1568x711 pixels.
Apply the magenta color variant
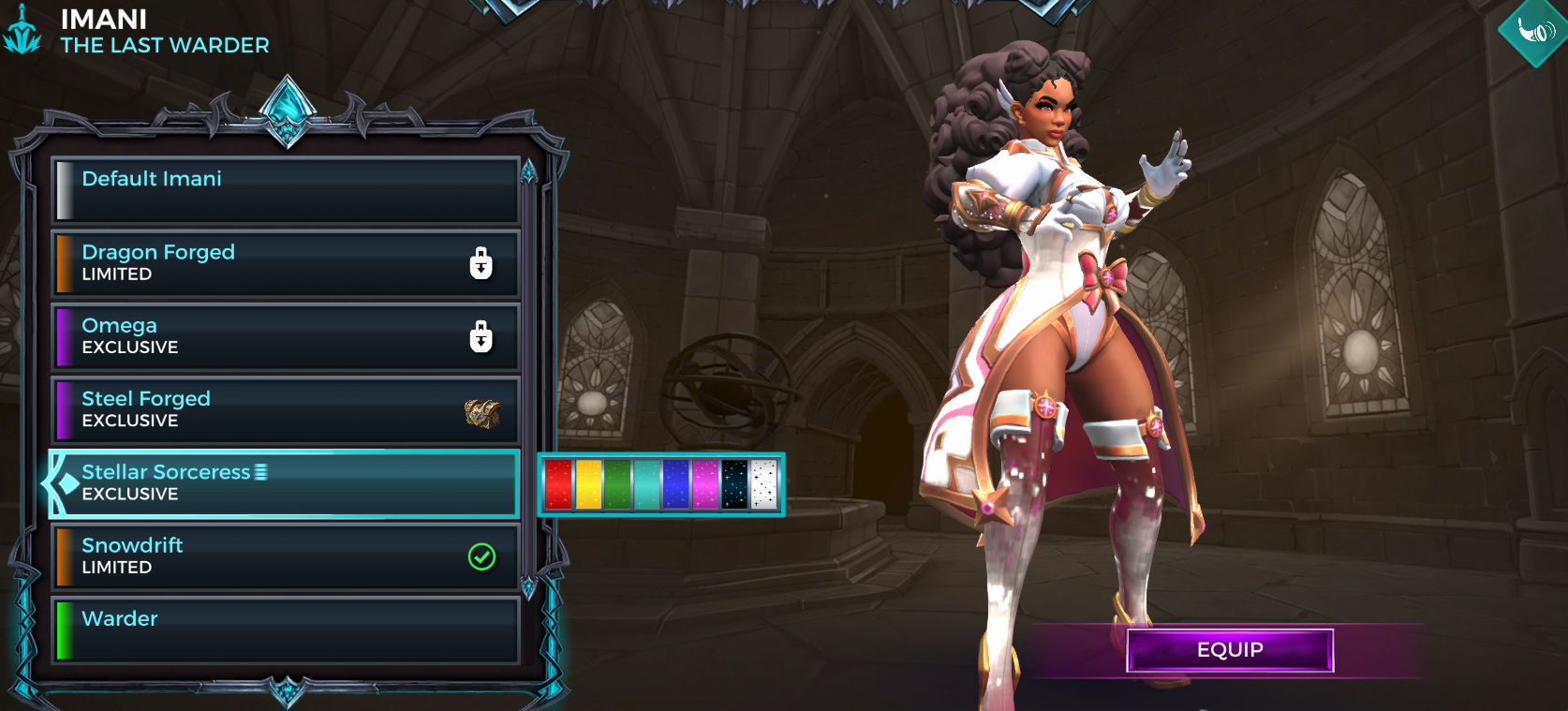coord(705,484)
